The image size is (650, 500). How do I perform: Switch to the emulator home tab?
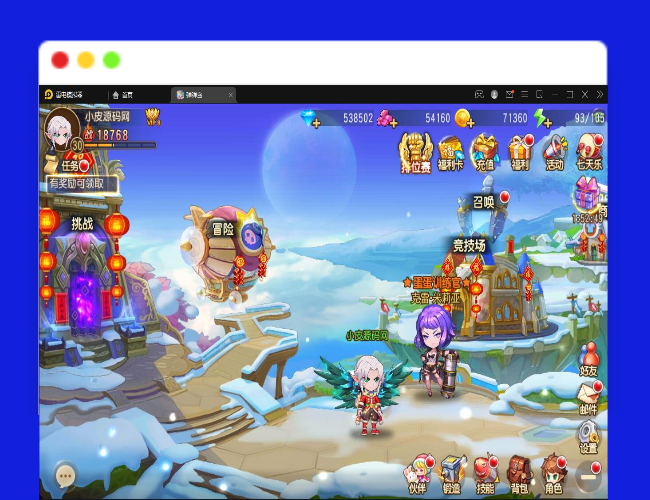(x=123, y=95)
